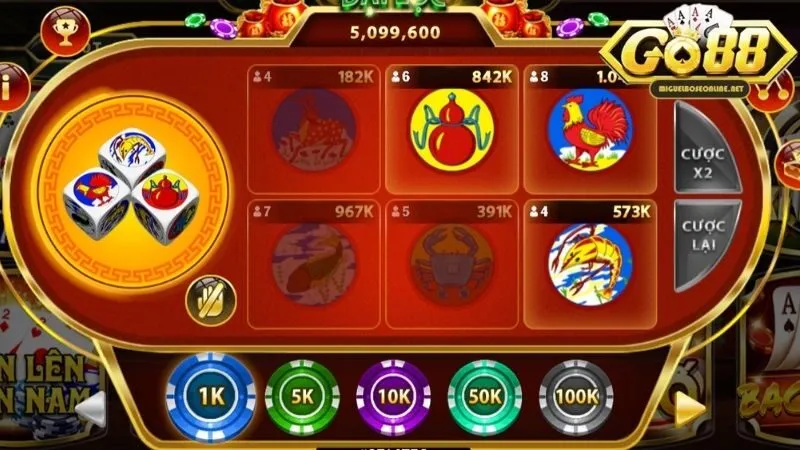
Task: Bet on the rooster tile
Action: 589,128
